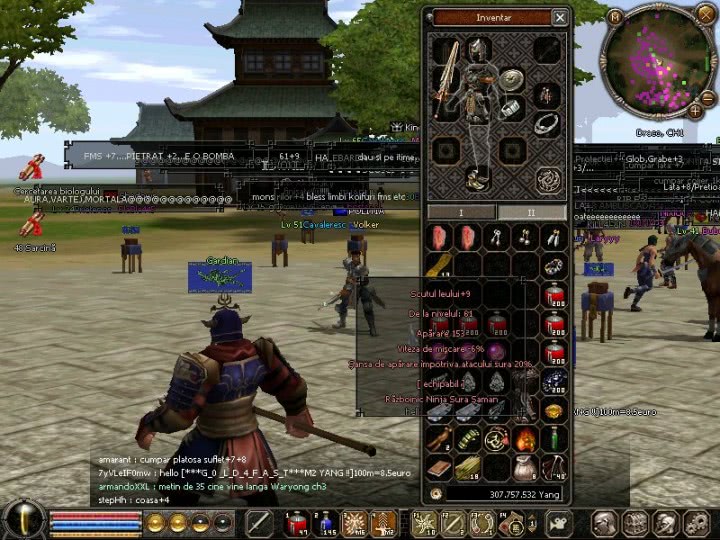Select the equipped bracelet slot
This screenshot has height=540, width=720.
pos(511,108)
